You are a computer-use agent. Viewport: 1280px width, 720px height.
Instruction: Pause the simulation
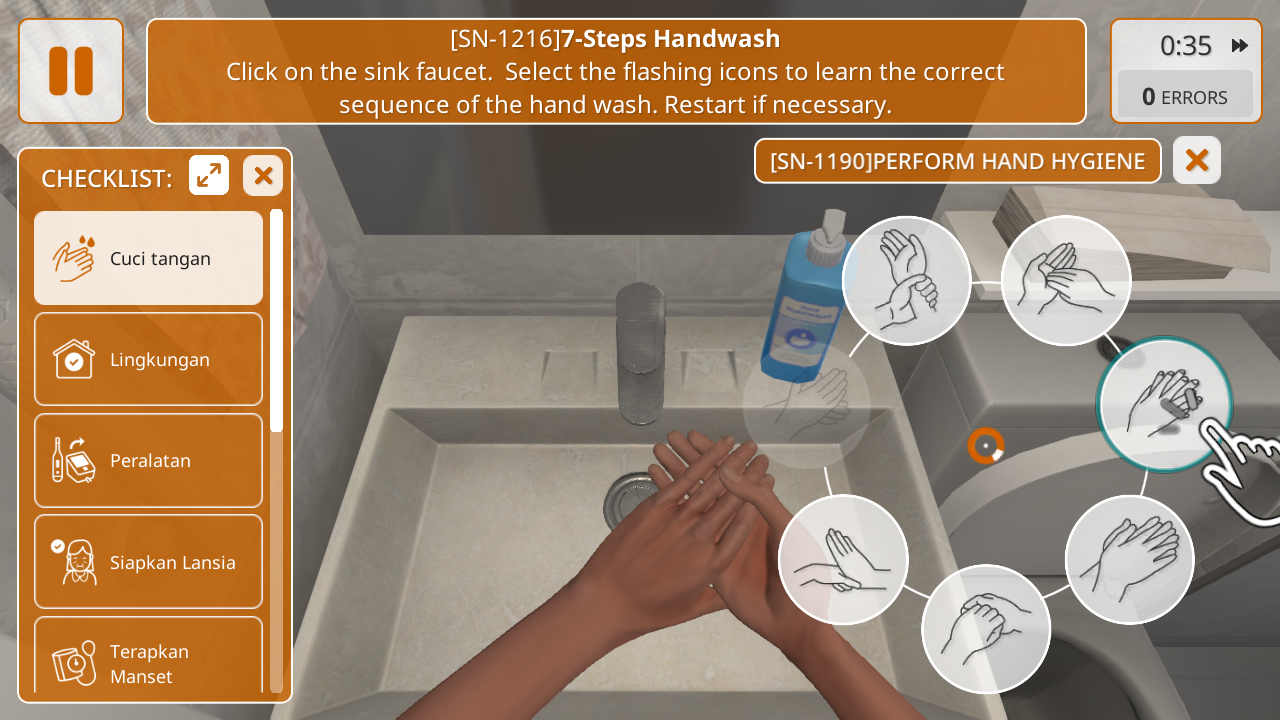click(71, 71)
